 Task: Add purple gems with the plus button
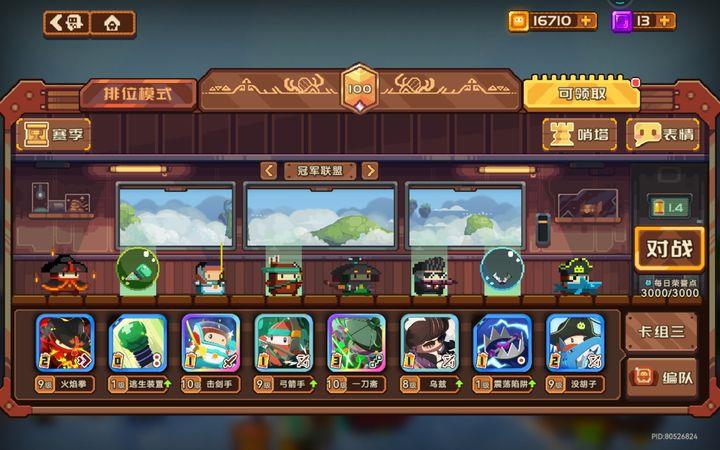(666, 20)
